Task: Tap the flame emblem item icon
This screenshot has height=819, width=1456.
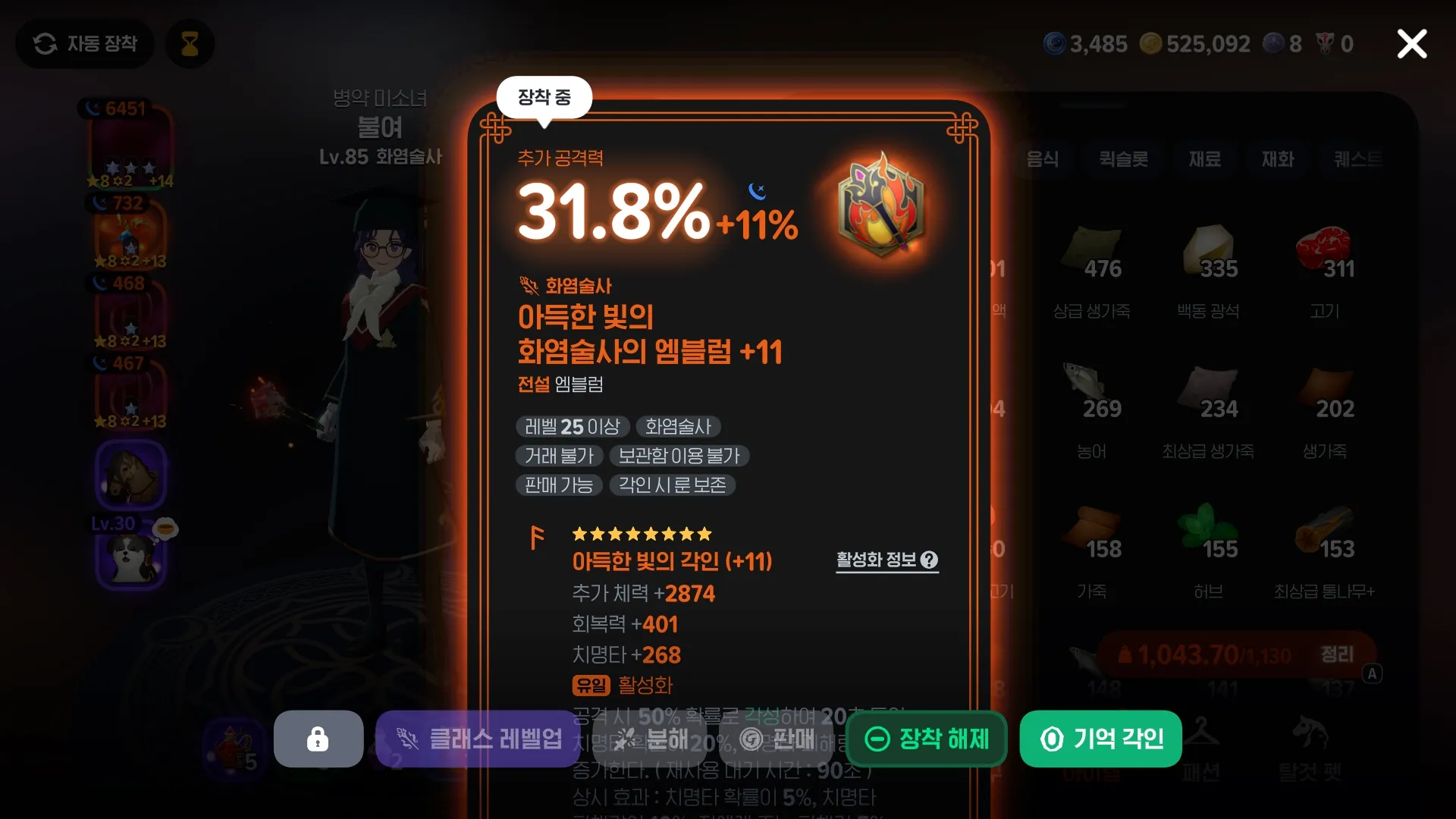Action: click(881, 211)
